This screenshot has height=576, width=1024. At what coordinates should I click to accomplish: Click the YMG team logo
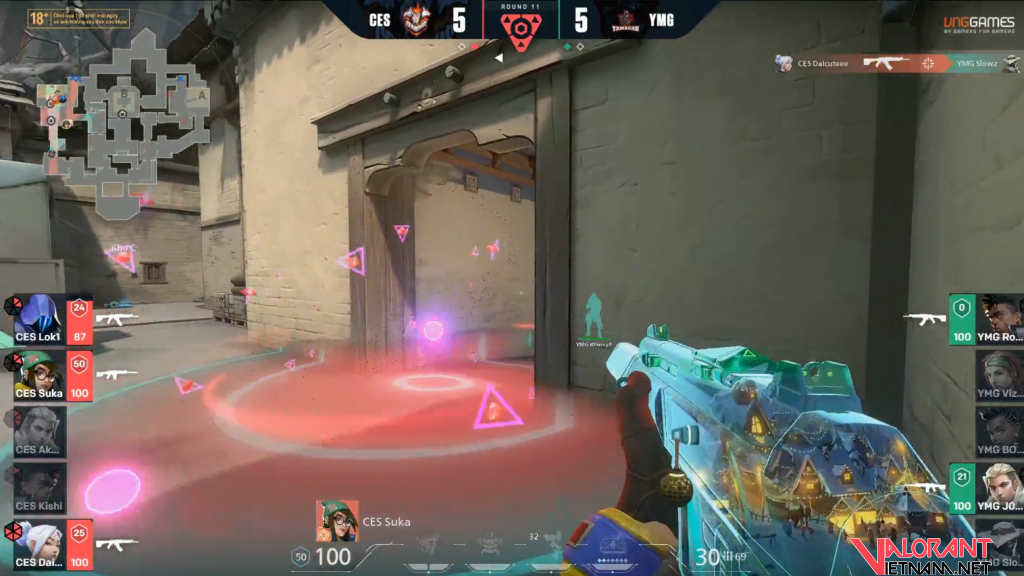pyautogui.click(x=626, y=20)
